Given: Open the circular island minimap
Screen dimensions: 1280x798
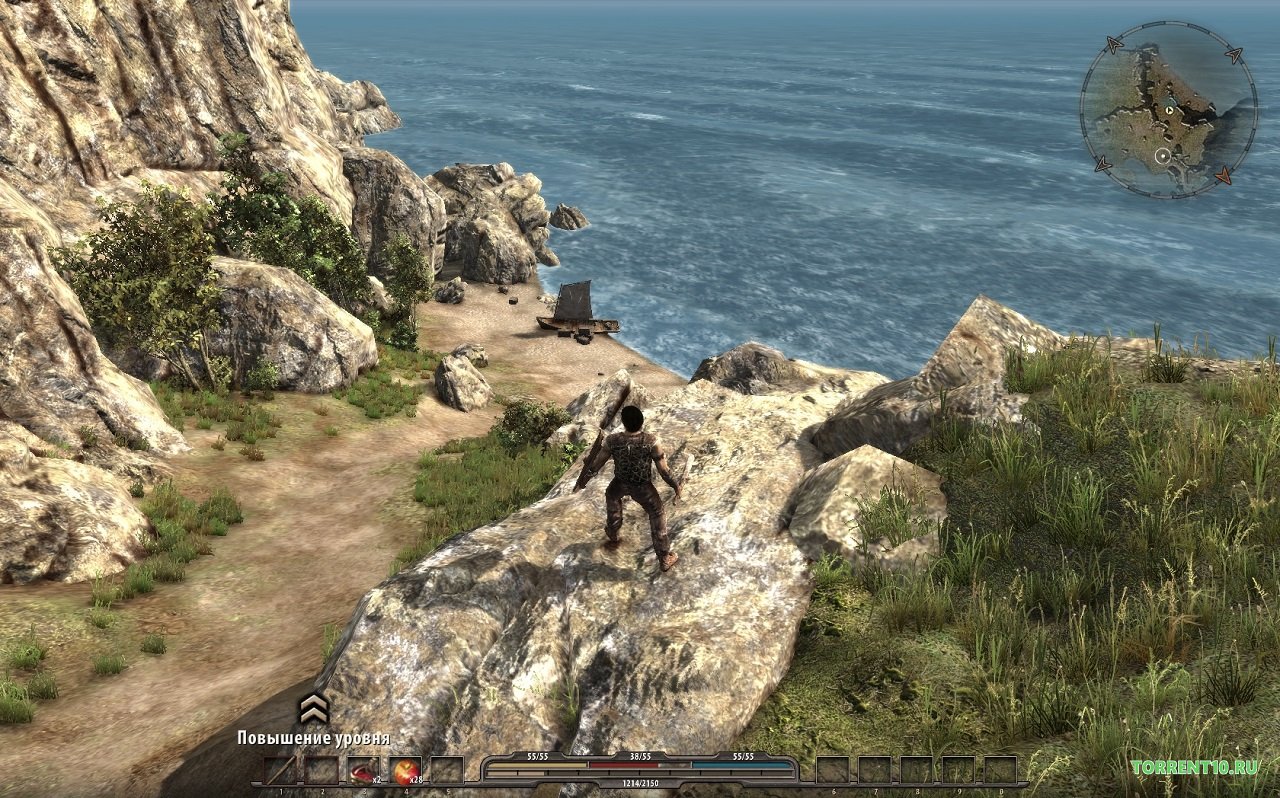Looking at the screenshot, I should (1168, 109).
